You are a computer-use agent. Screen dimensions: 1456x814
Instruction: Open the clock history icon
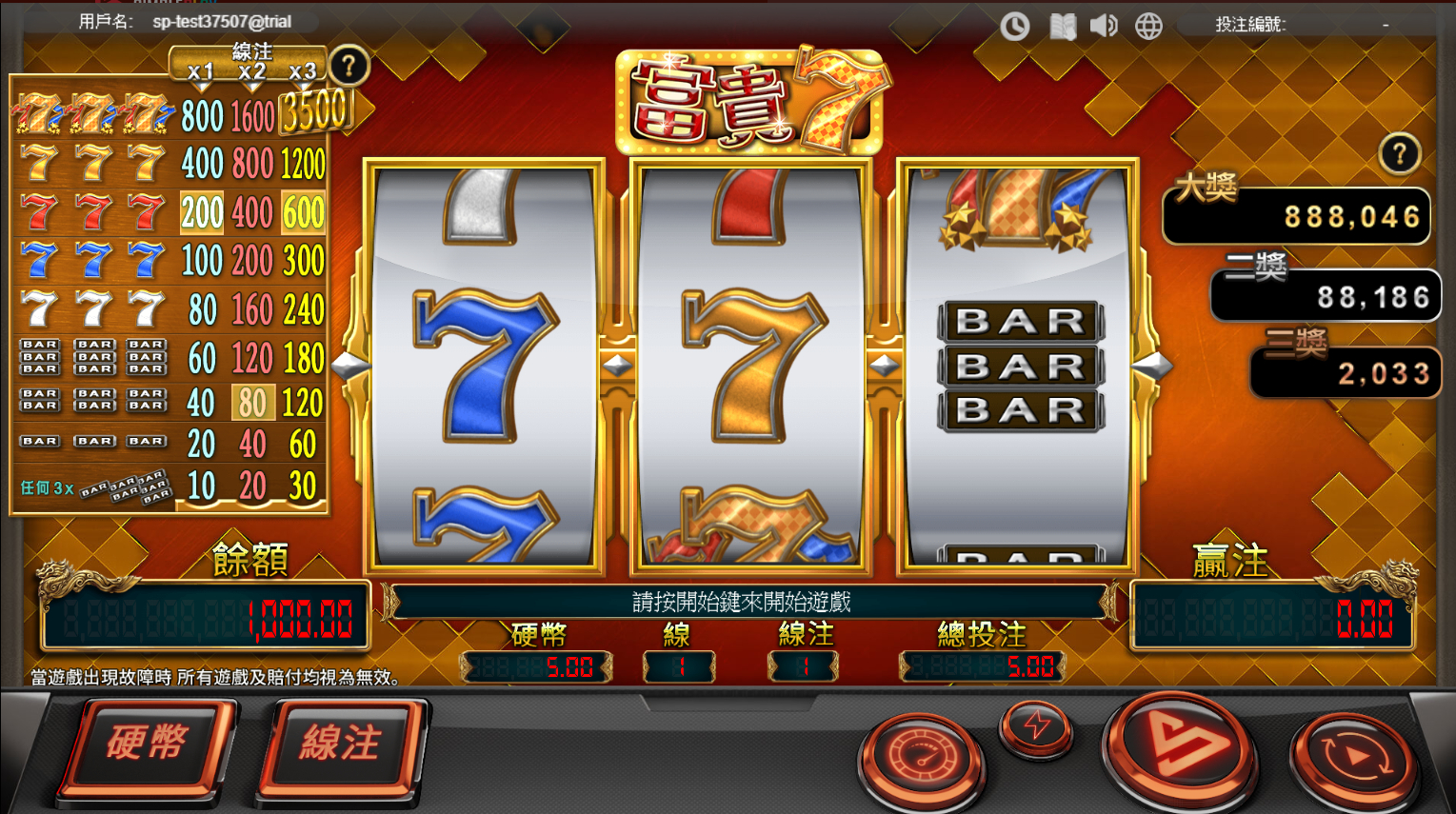pyautogui.click(x=1014, y=26)
